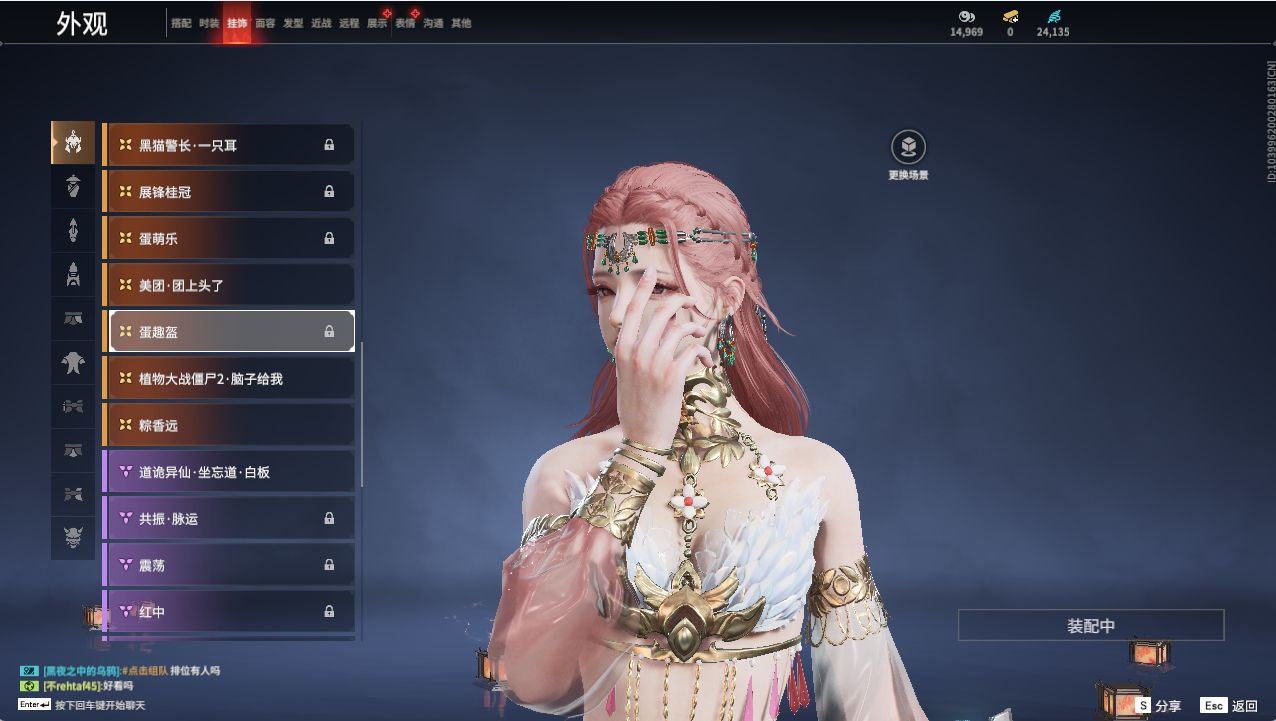
Task: Choose 植物大战僵尸2·脑子给我 accessory
Action: (x=229, y=378)
